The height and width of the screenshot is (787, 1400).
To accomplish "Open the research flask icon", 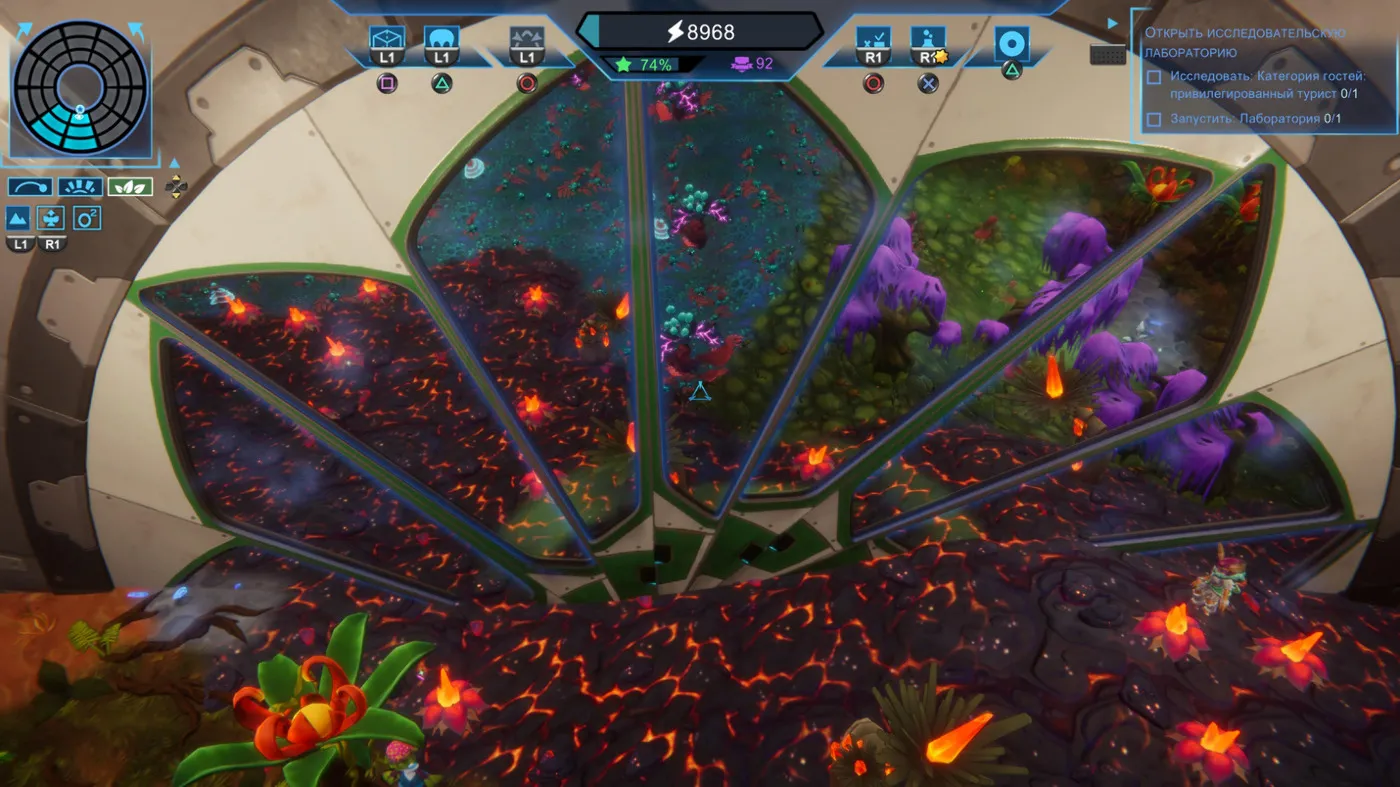I will (928, 41).
